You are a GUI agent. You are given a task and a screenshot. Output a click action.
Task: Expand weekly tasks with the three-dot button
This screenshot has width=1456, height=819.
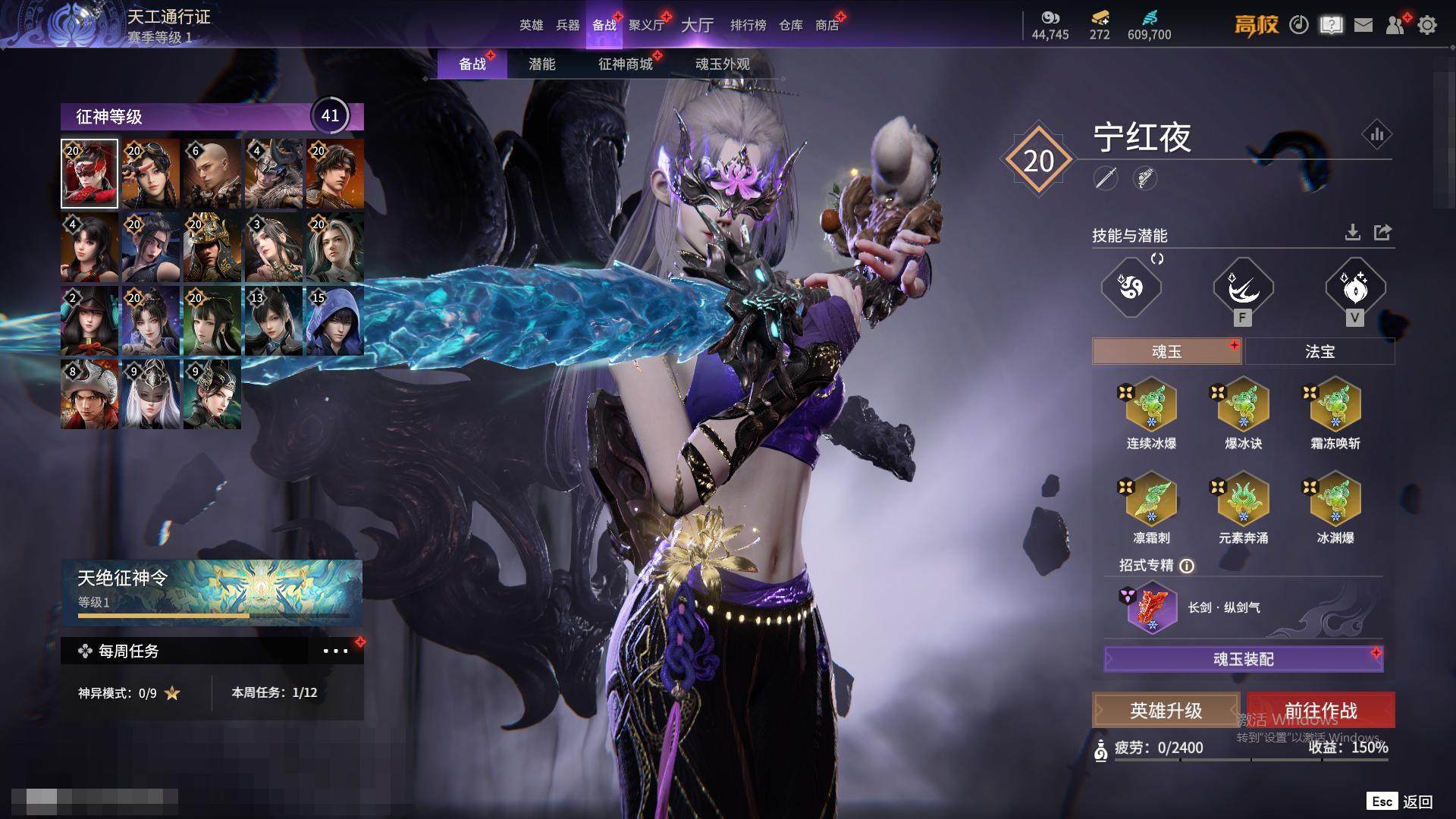click(x=335, y=651)
